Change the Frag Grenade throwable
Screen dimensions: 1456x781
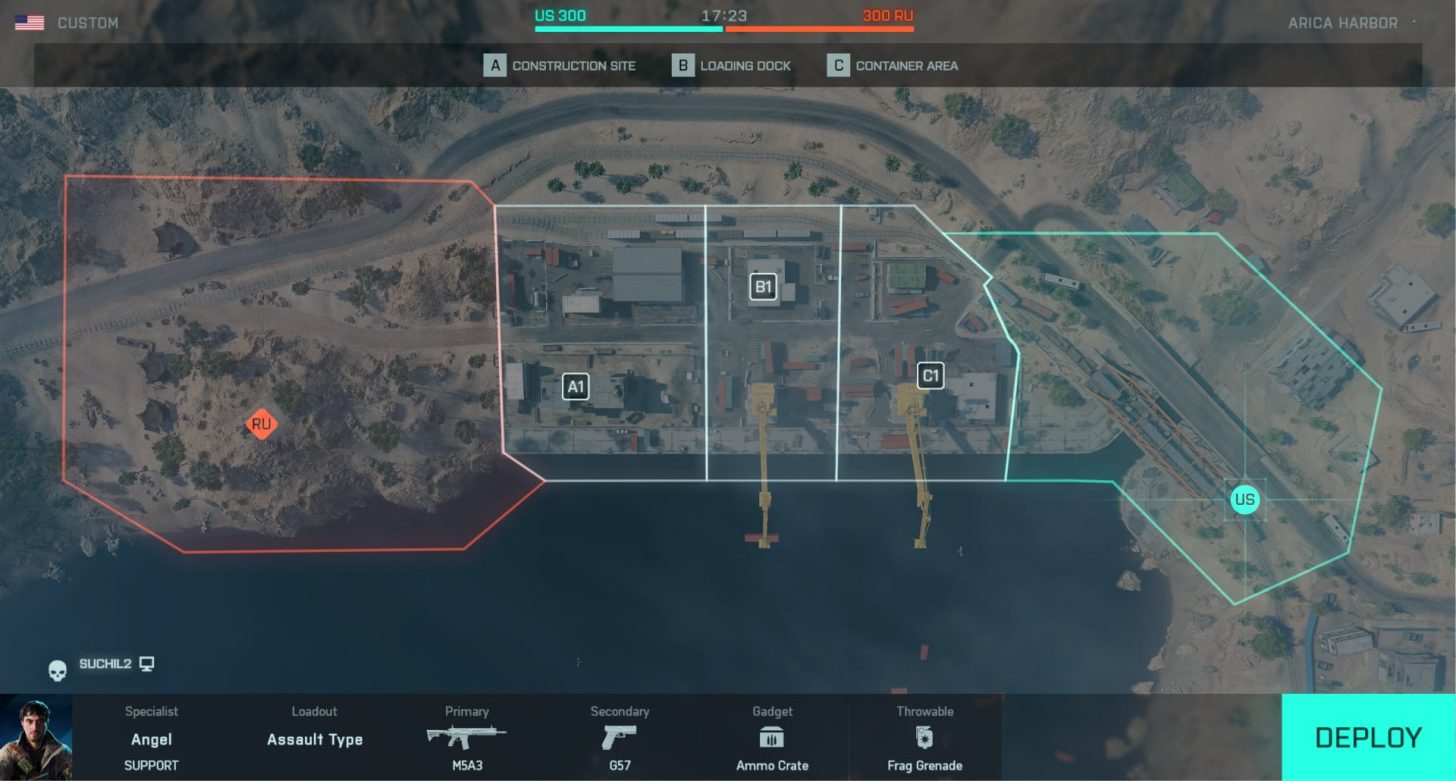(925, 739)
